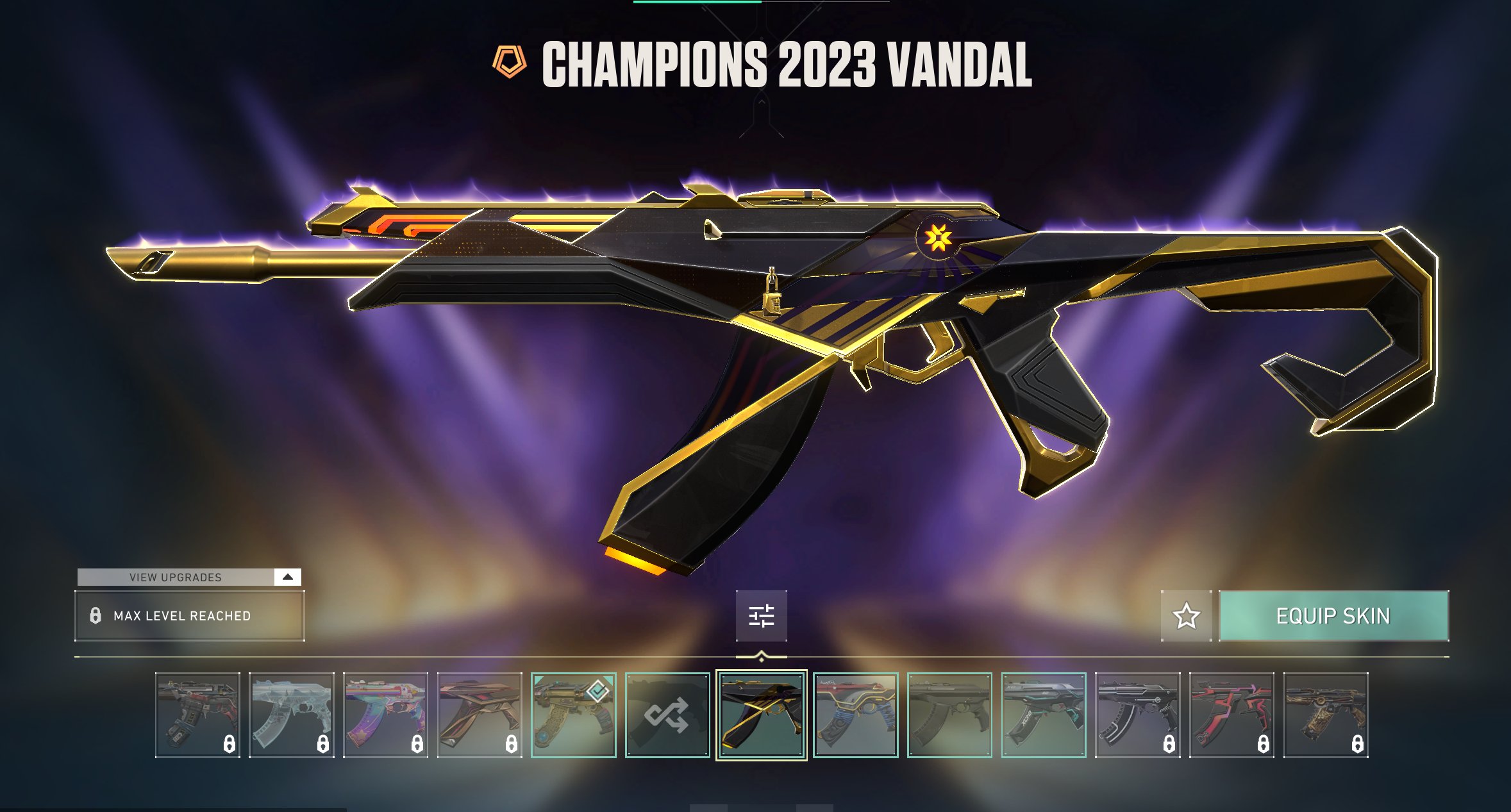Pick the locked black and crimson Vandal skin
This screenshot has width=1511, height=812.
(x=1231, y=715)
